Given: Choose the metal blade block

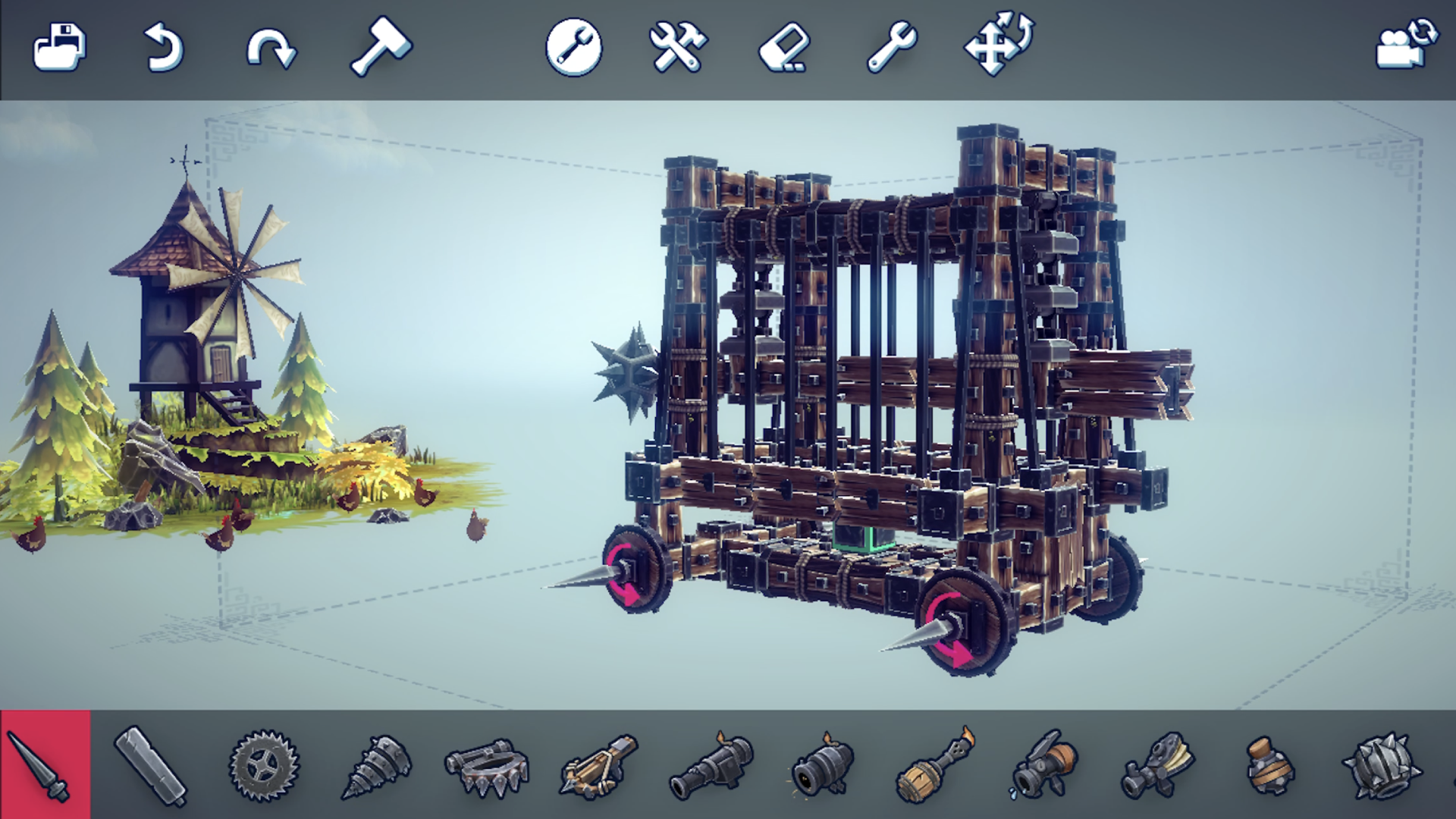Looking at the screenshot, I should pos(150,766).
